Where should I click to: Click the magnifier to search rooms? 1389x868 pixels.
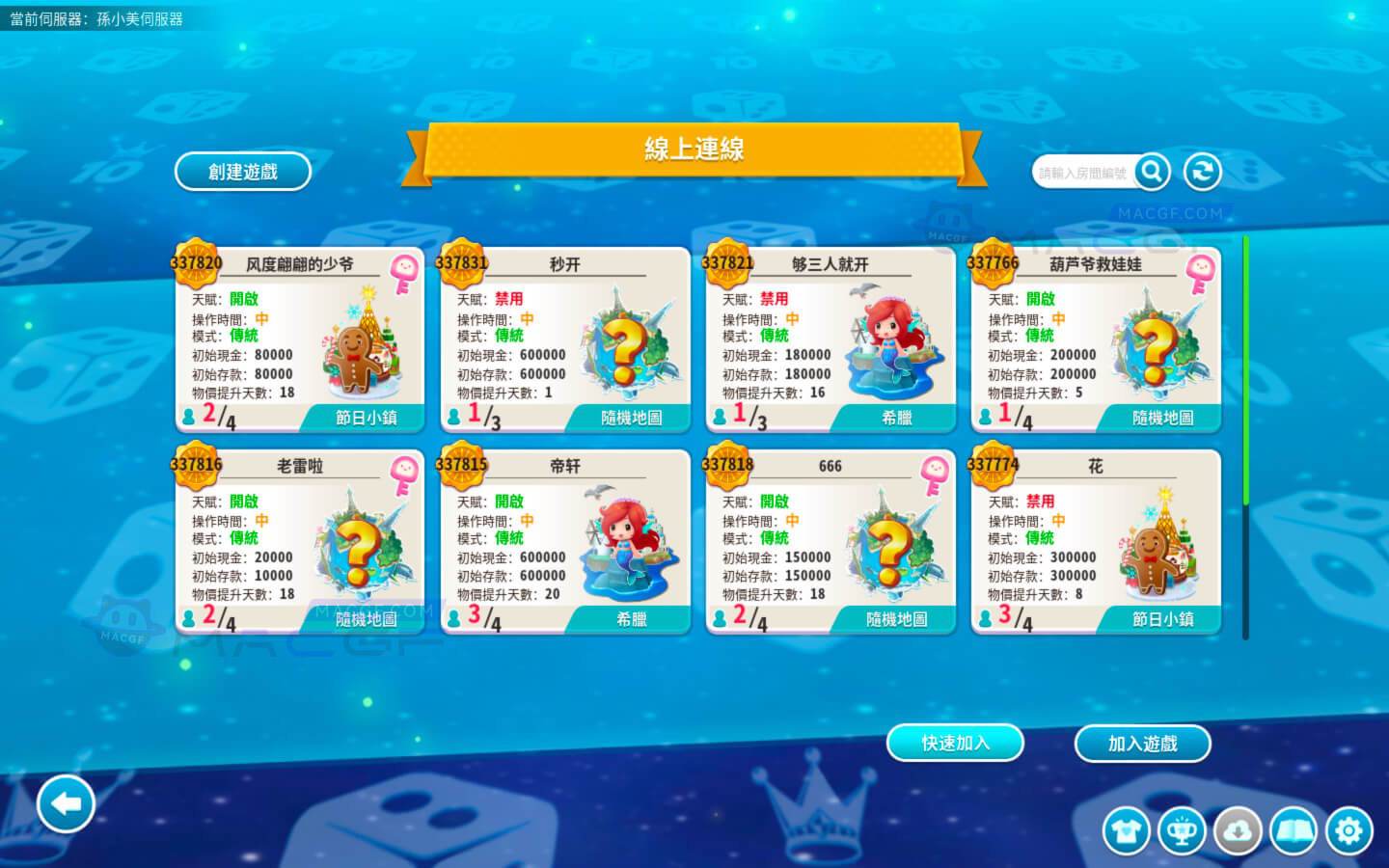(1153, 171)
